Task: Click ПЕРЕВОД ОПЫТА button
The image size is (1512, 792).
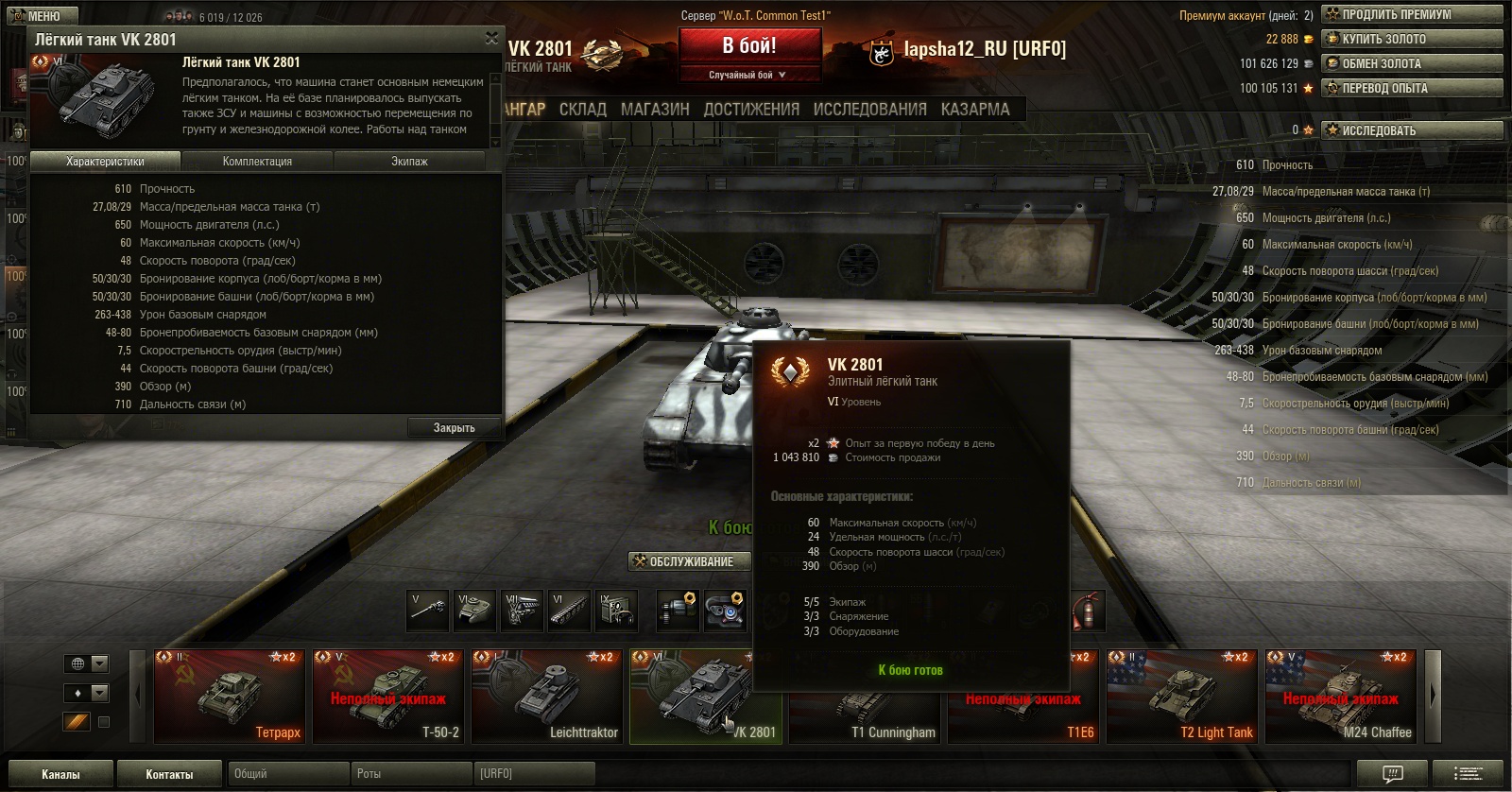Action: pos(1412,88)
